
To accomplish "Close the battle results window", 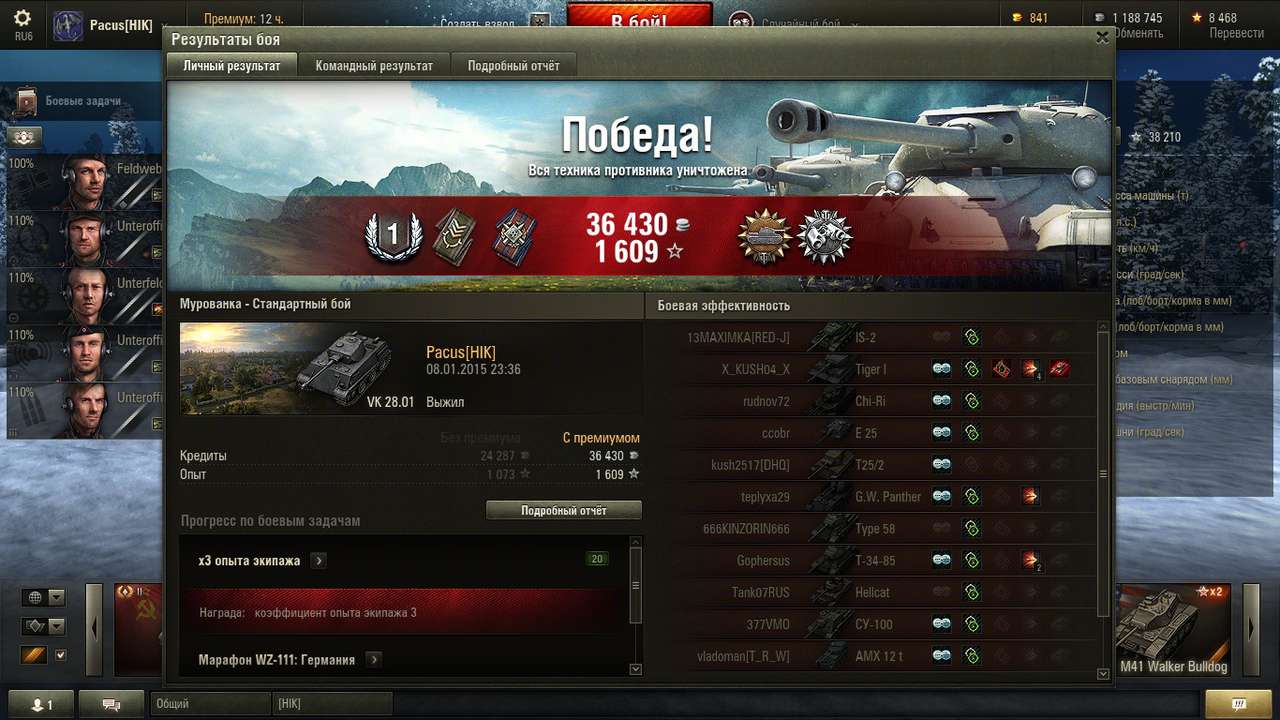I will click(1102, 38).
